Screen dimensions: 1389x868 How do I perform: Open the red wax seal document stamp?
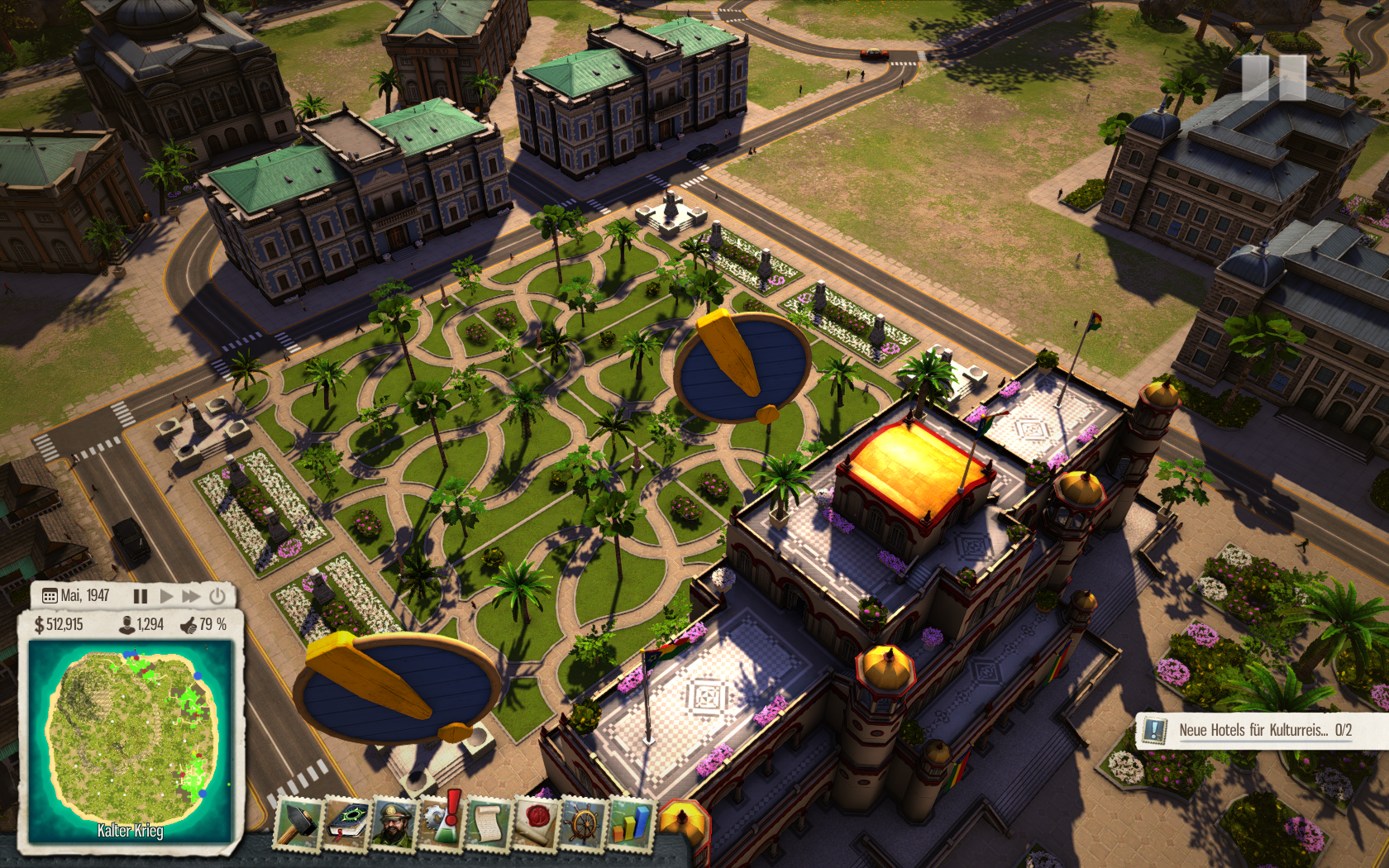(536, 824)
